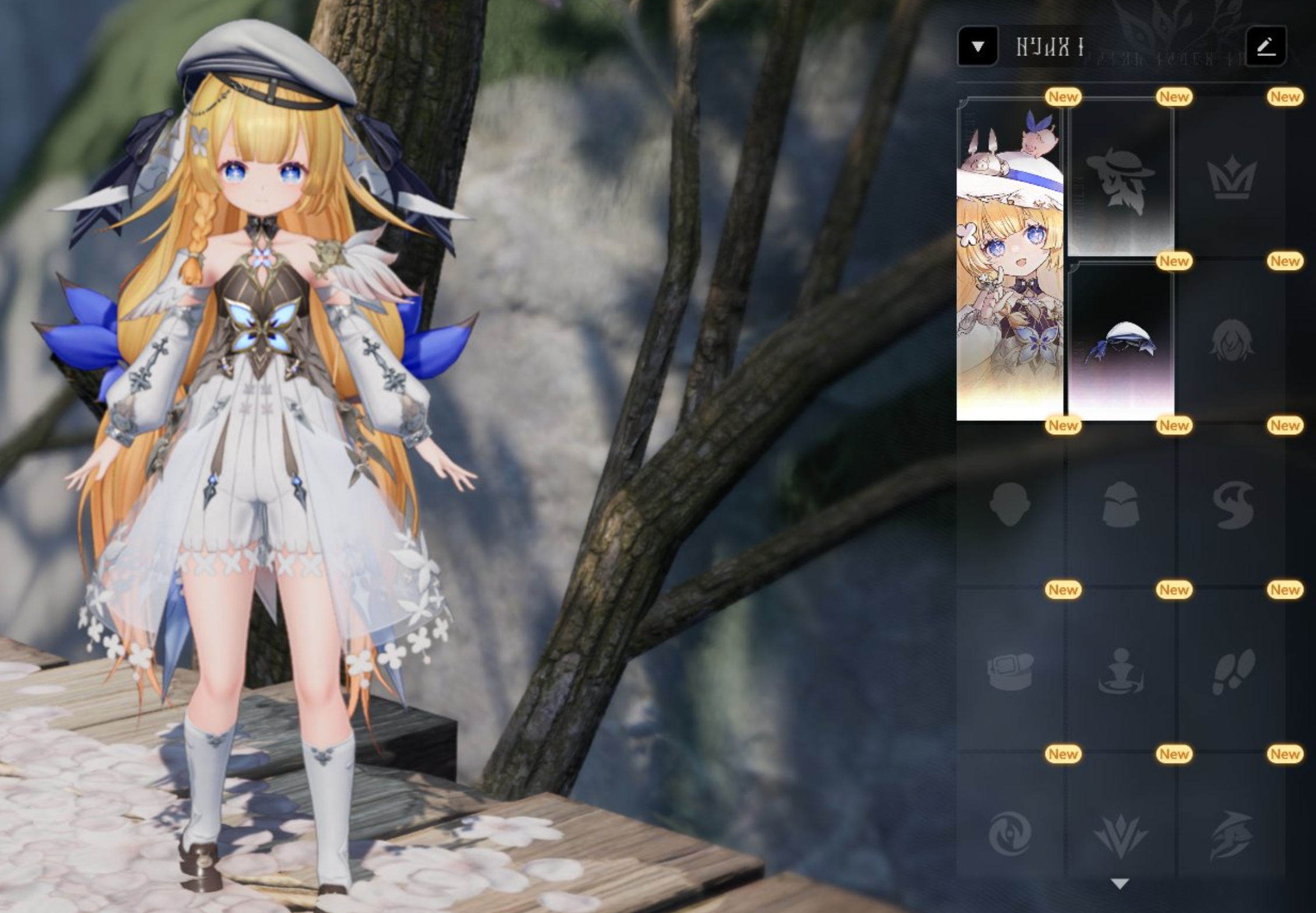Select the blonde girl character portrait card
This screenshot has height=913, width=1316.
click(1009, 260)
